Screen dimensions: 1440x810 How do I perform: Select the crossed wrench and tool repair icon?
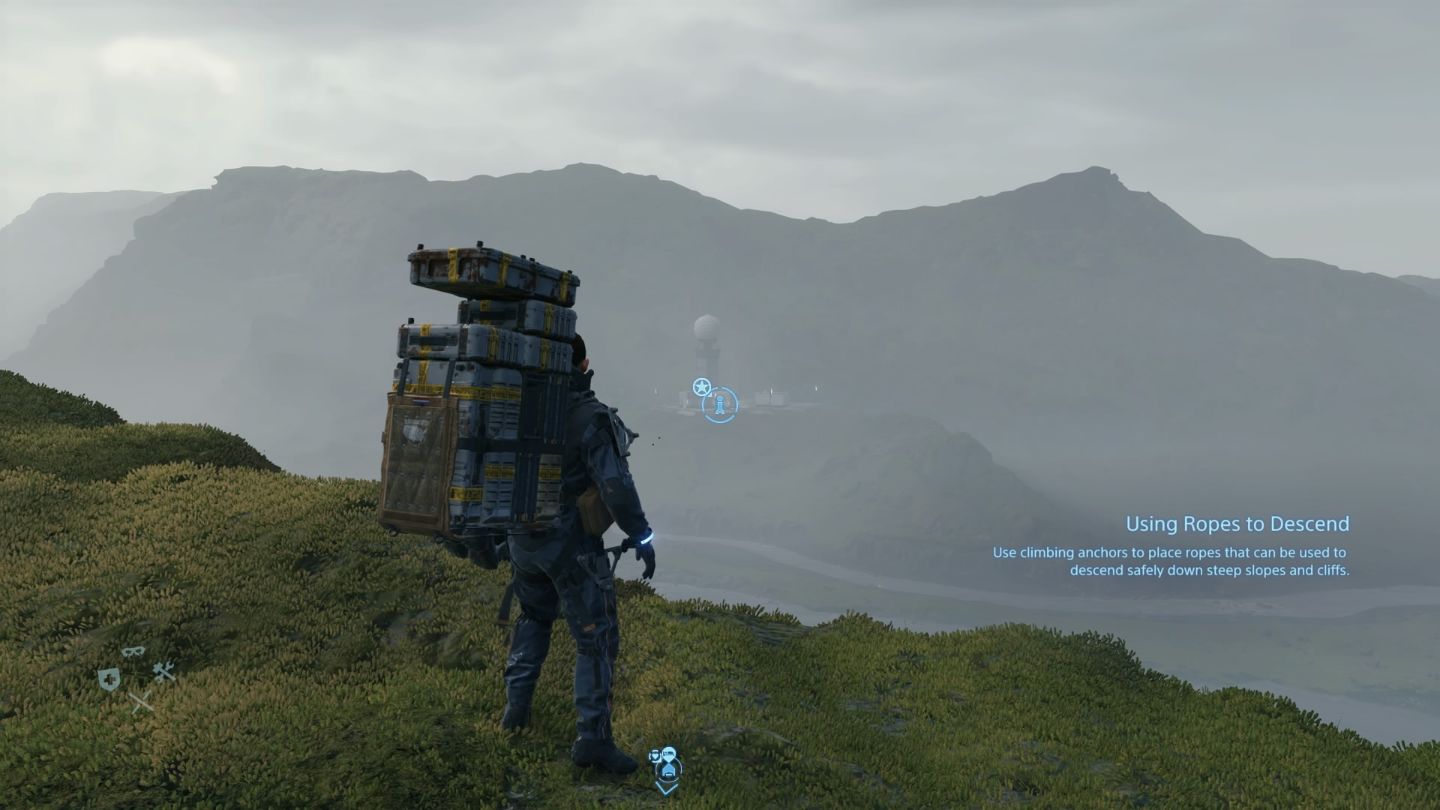click(165, 672)
